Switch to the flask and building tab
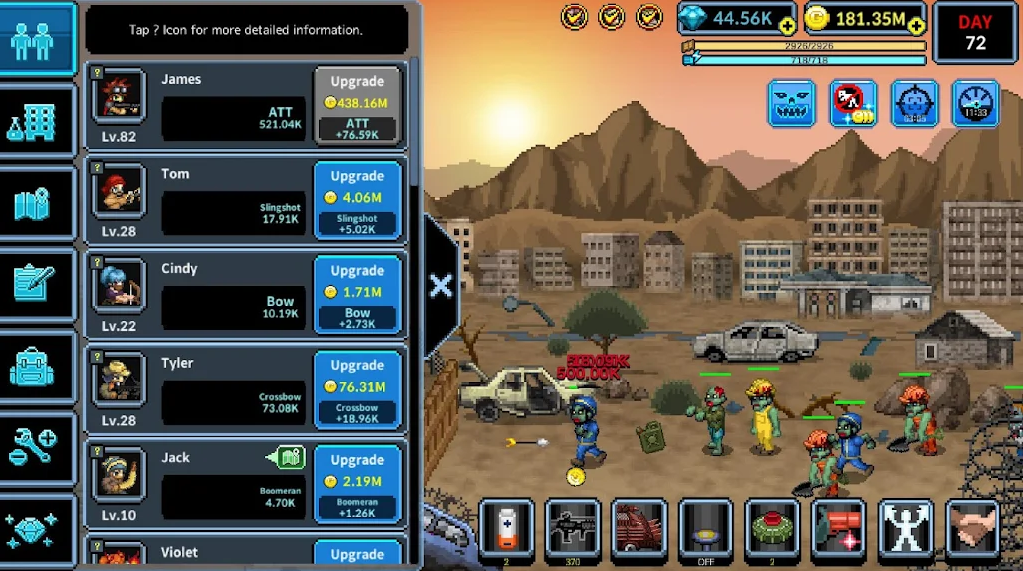 point(38,122)
